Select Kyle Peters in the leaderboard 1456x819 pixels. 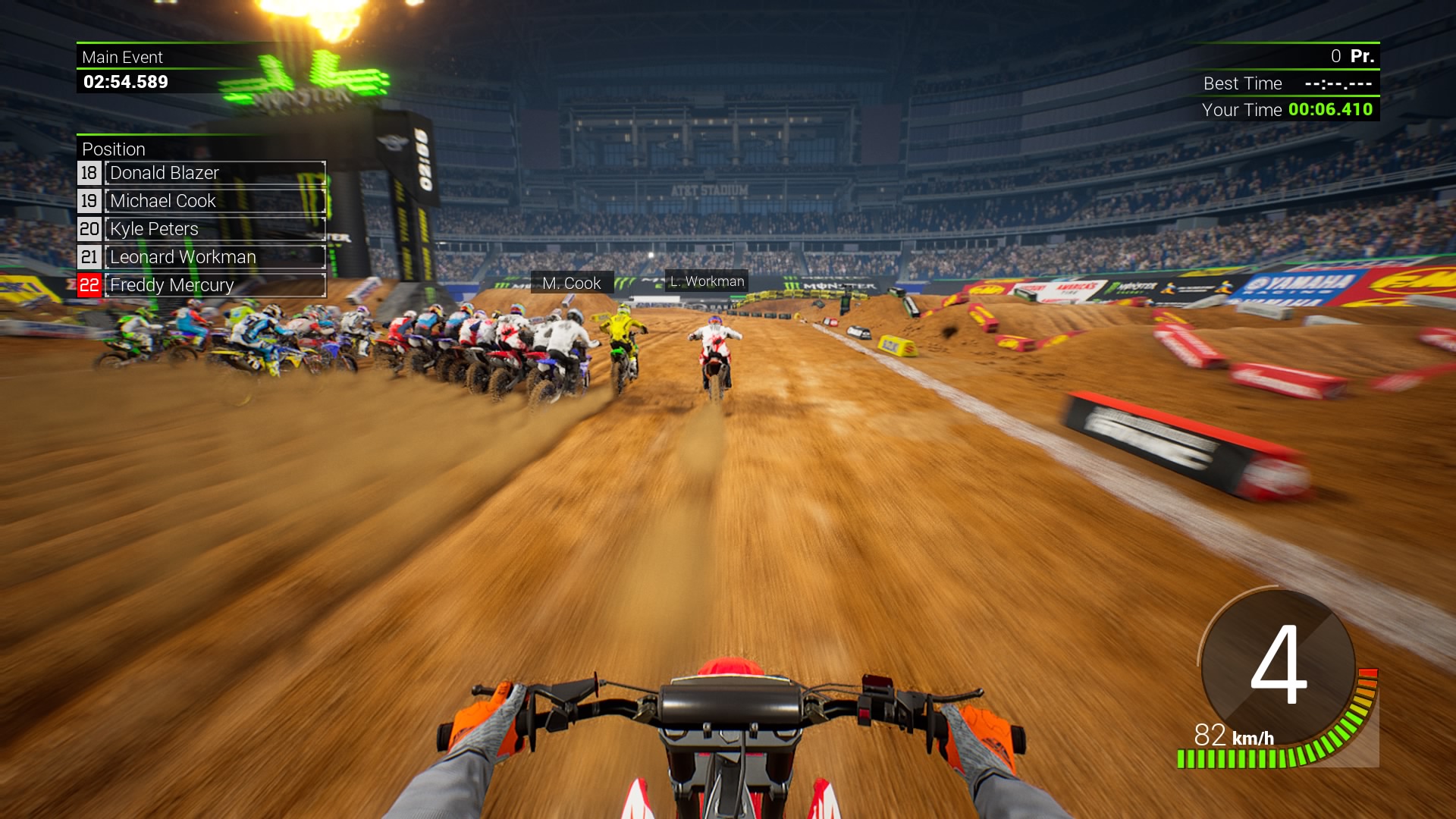coord(155,229)
